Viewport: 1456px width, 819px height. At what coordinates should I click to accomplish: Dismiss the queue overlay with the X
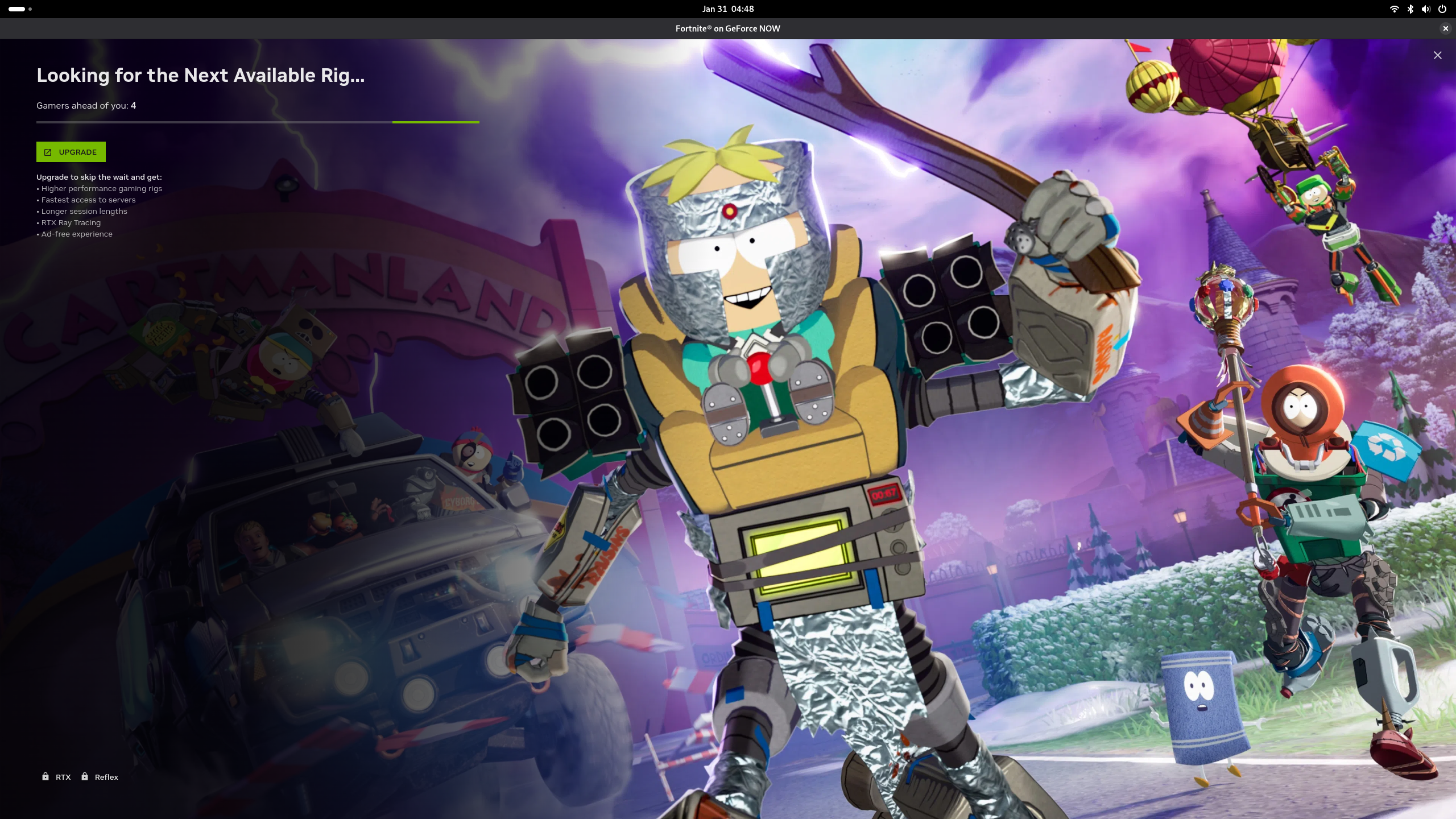(1437, 55)
